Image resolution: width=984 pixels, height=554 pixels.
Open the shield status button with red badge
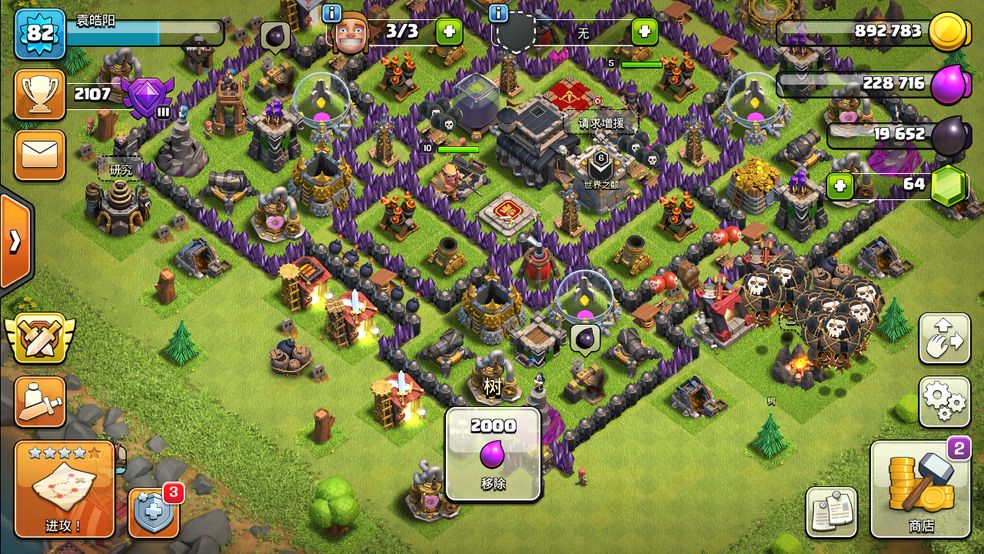click(155, 512)
